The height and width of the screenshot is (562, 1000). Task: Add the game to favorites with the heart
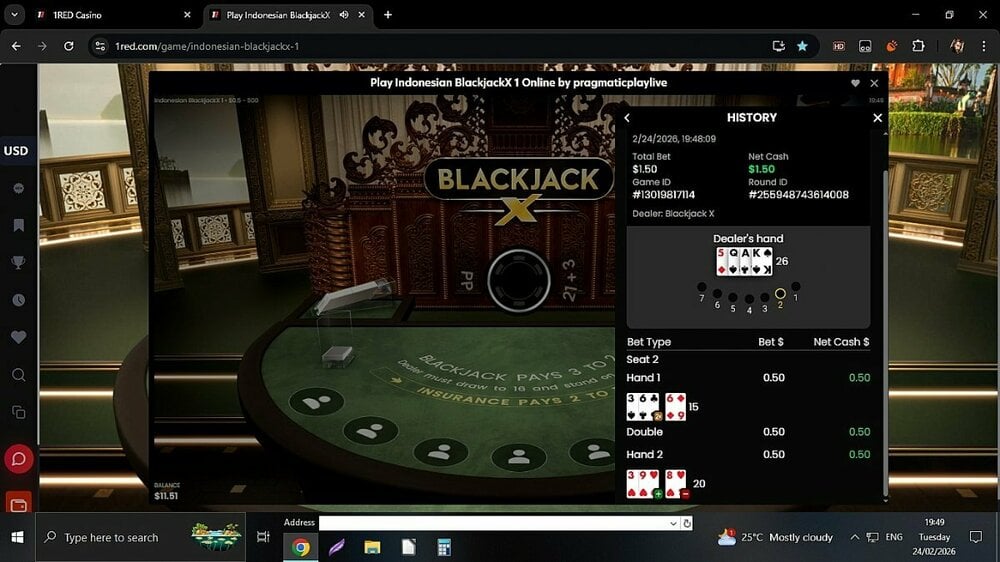point(855,84)
